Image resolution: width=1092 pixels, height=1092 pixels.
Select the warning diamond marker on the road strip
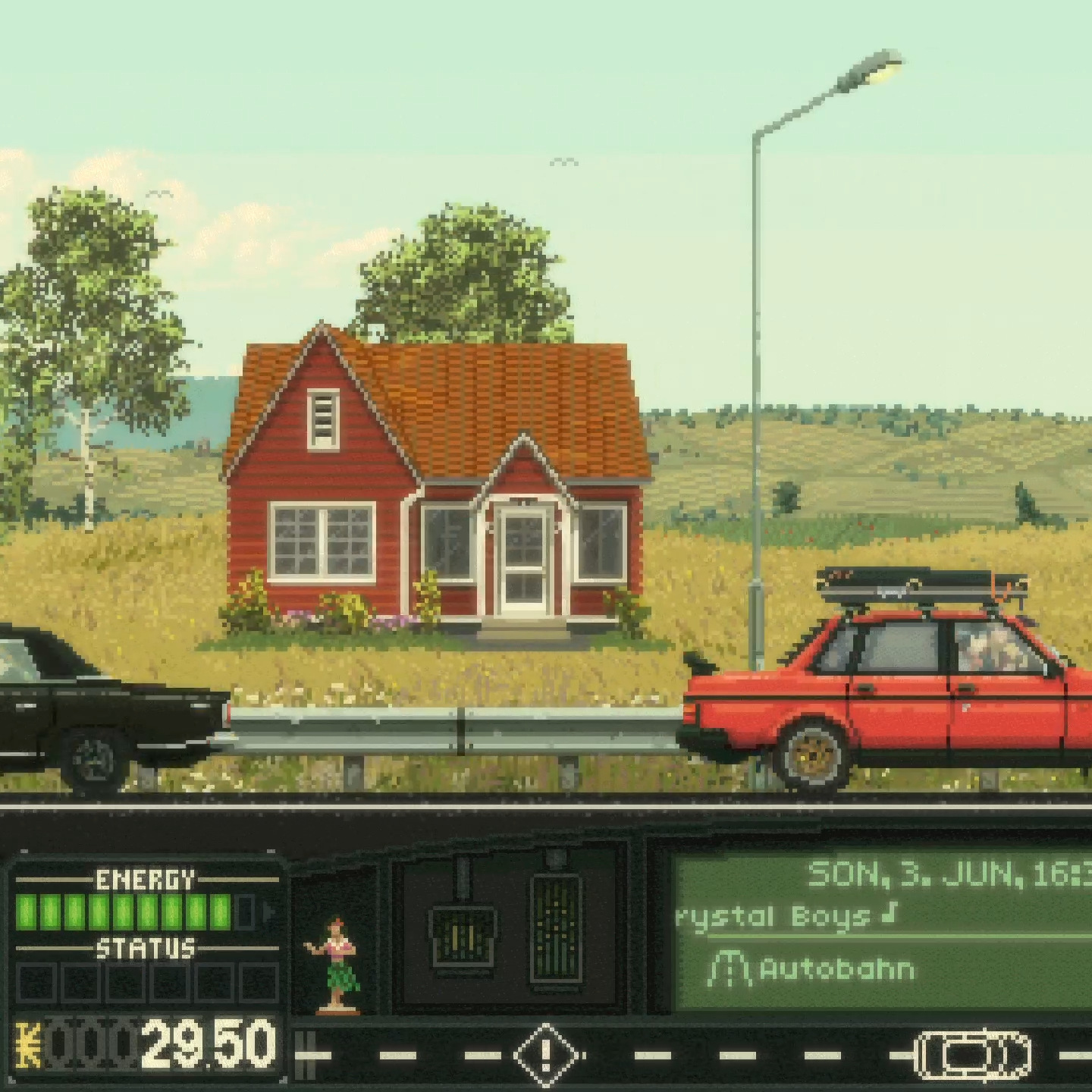coord(545,1054)
